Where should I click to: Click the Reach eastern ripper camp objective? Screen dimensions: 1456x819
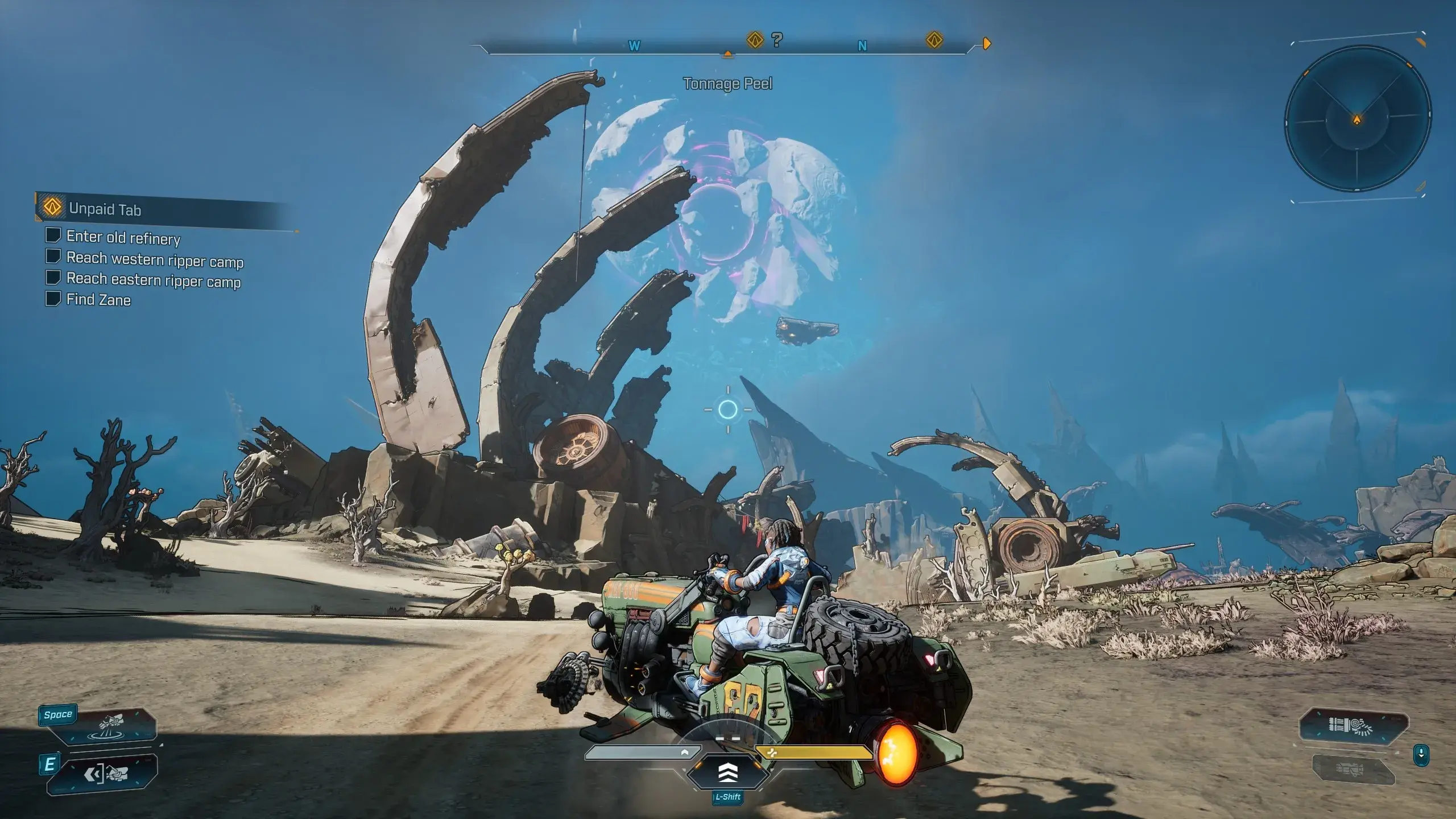point(154,280)
